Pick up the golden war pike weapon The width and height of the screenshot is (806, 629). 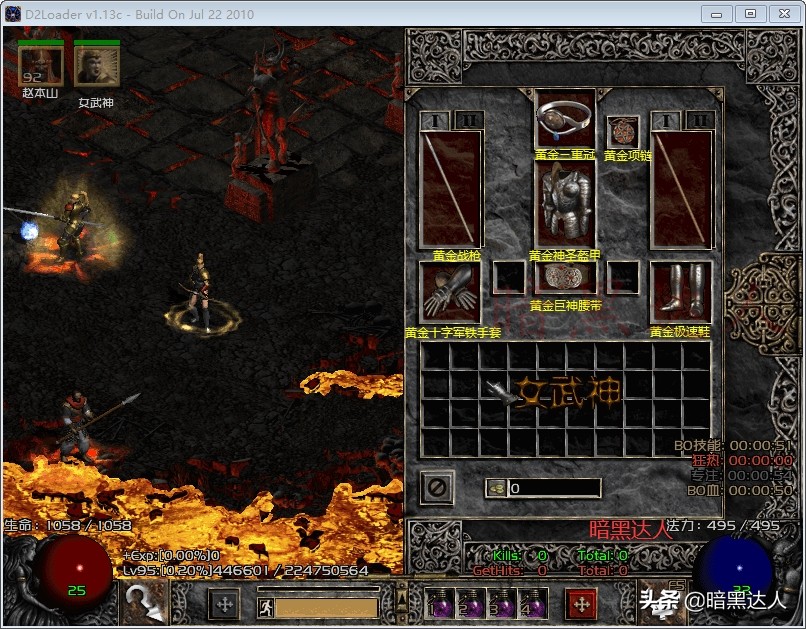[x=450, y=189]
